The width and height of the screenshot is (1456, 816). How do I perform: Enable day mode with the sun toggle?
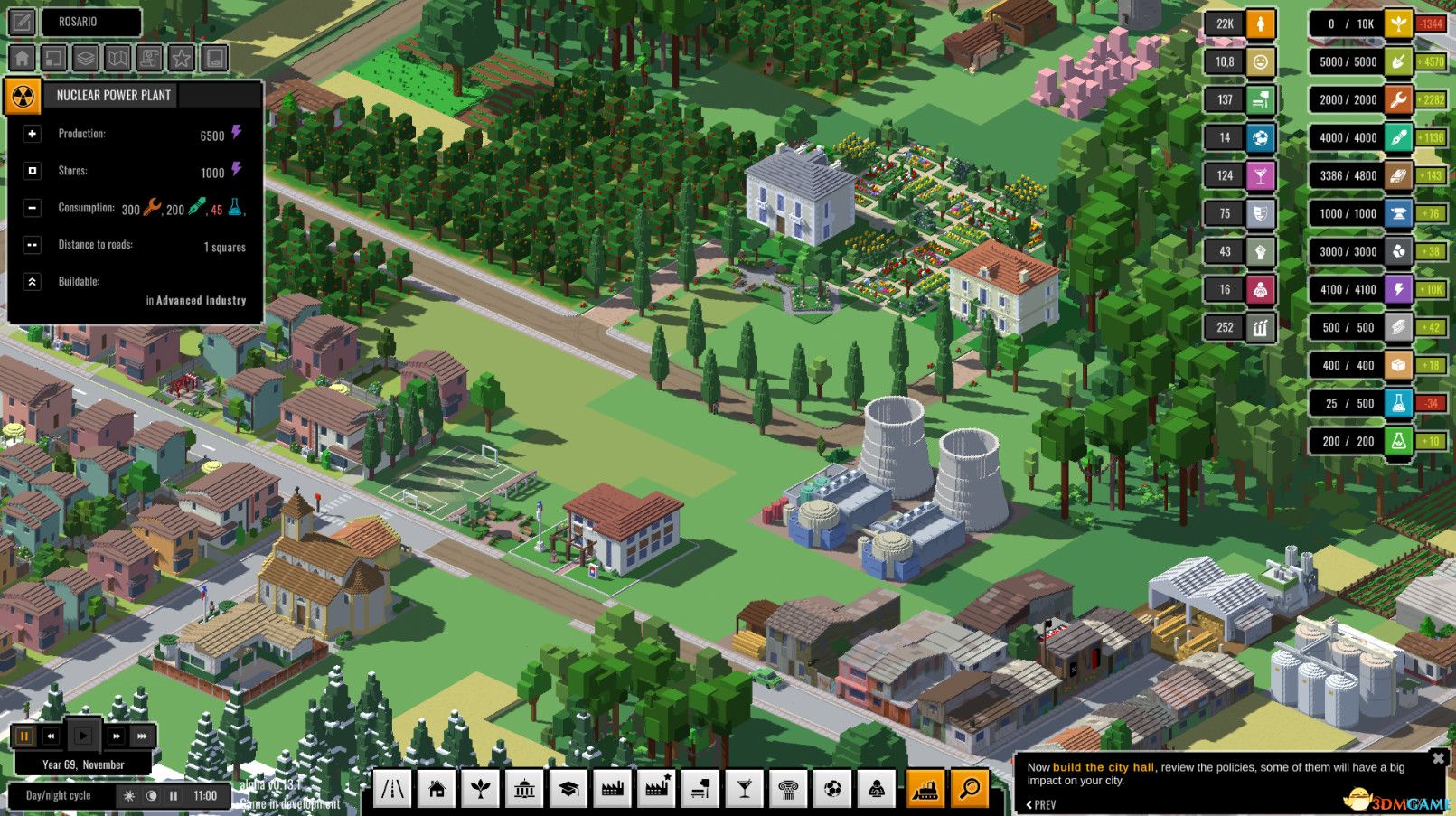coord(131,796)
